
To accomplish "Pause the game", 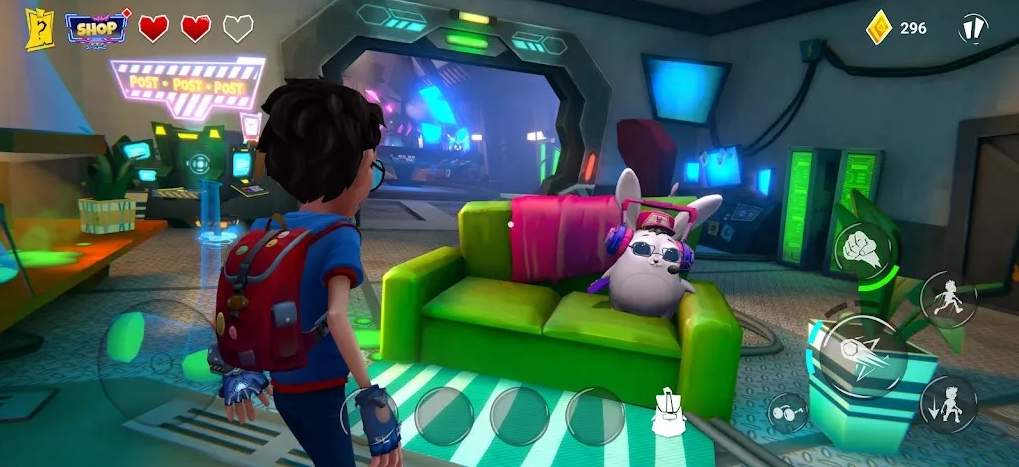I will click(x=972, y=29).
